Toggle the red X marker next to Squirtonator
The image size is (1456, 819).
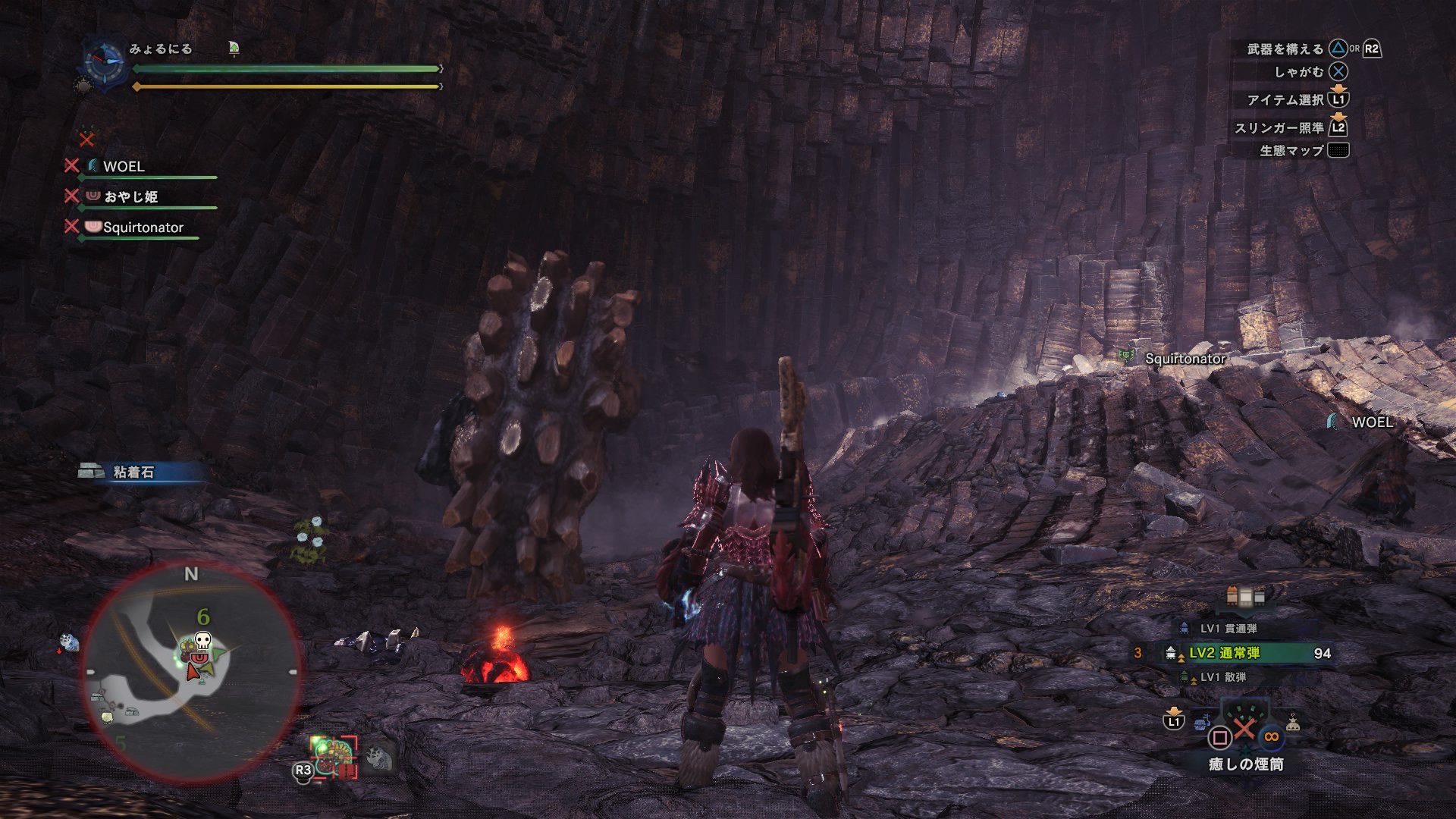(71, 227)
